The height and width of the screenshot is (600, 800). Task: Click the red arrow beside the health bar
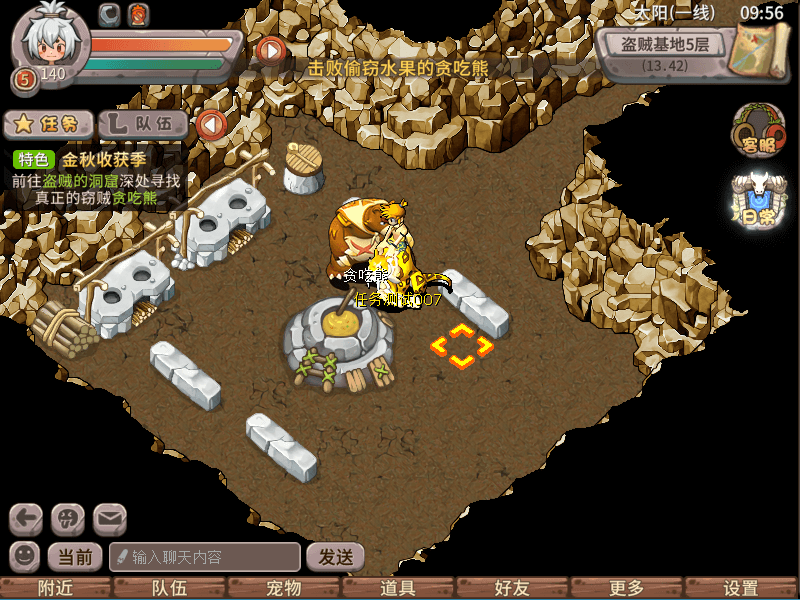270,48
